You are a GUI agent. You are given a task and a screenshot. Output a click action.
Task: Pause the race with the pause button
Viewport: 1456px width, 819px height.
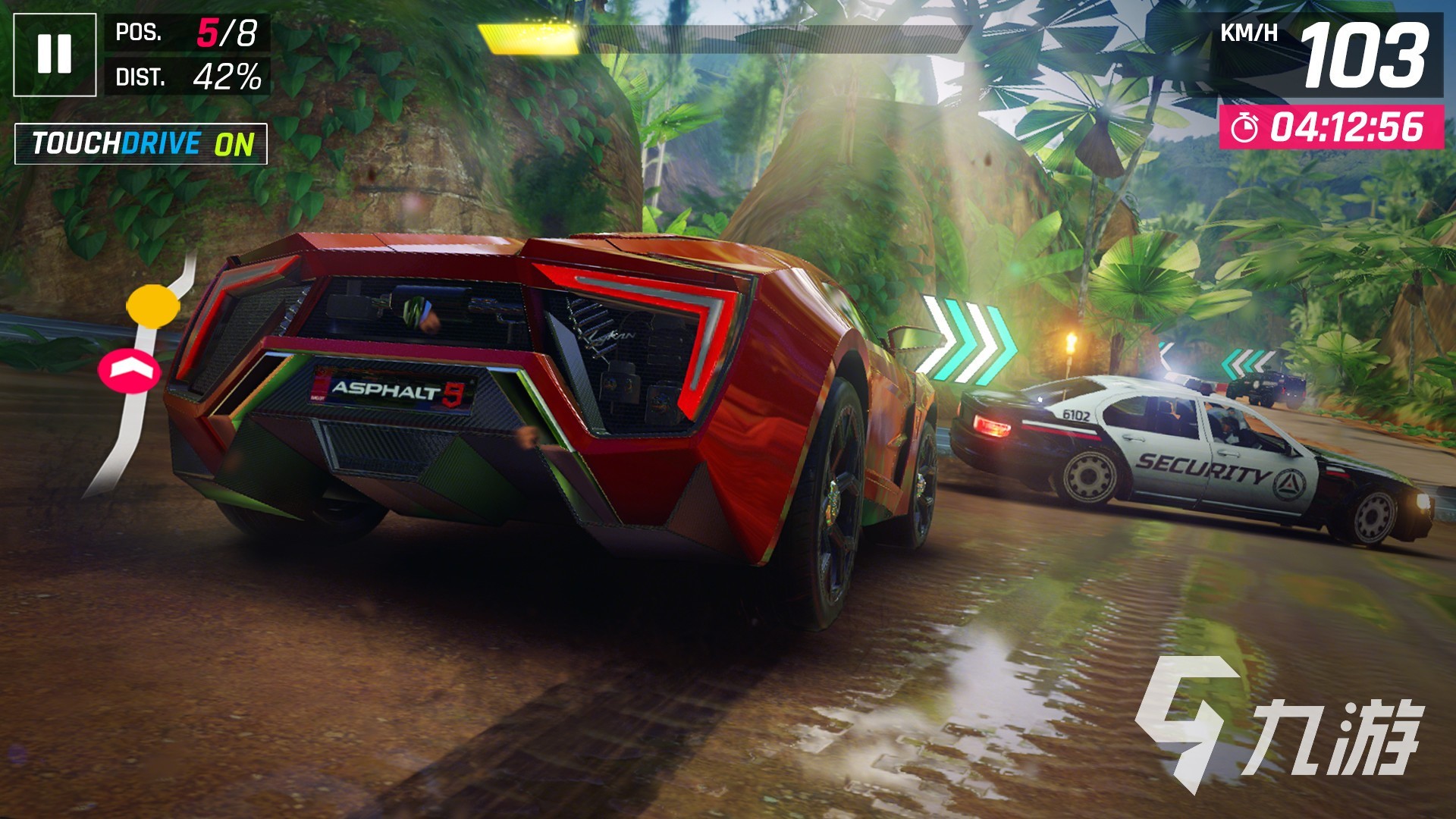coord(55,55)
